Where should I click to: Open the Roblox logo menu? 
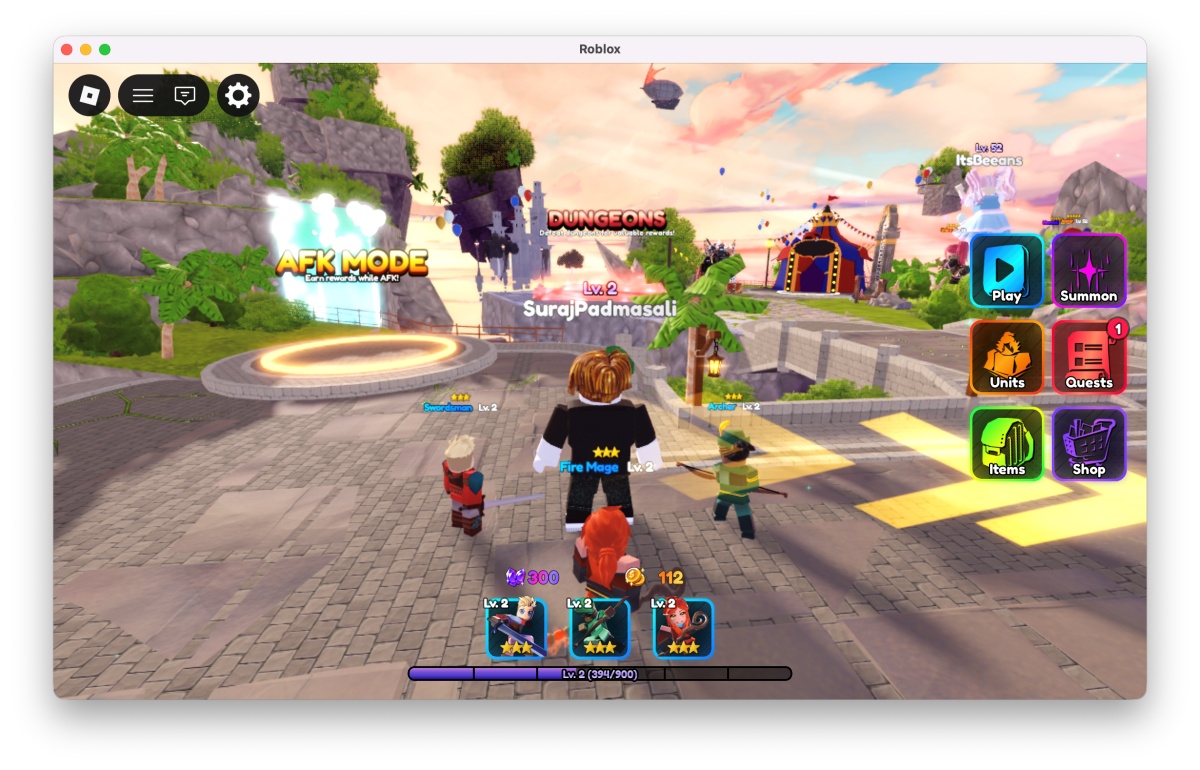click(89, 95)
